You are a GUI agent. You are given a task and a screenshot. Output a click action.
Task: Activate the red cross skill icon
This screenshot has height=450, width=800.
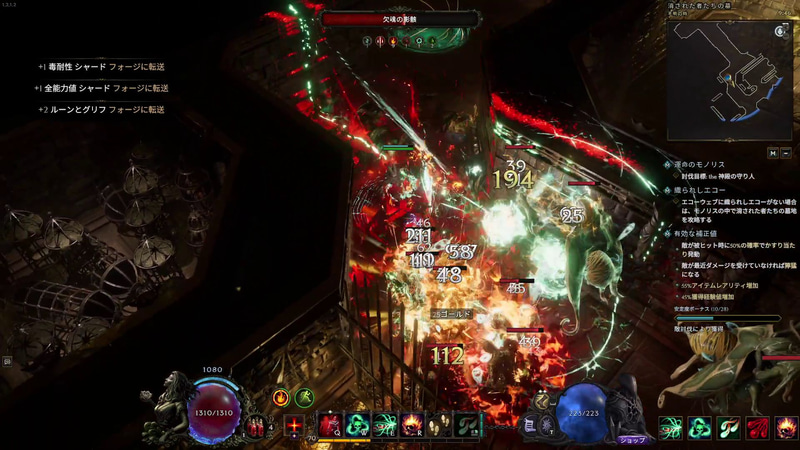295,426
